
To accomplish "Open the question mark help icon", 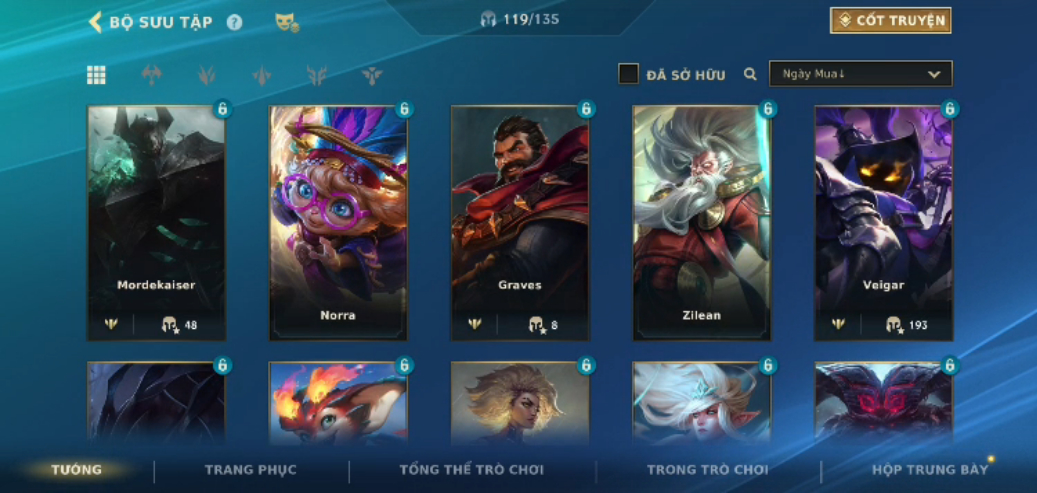I will point(234,22).
